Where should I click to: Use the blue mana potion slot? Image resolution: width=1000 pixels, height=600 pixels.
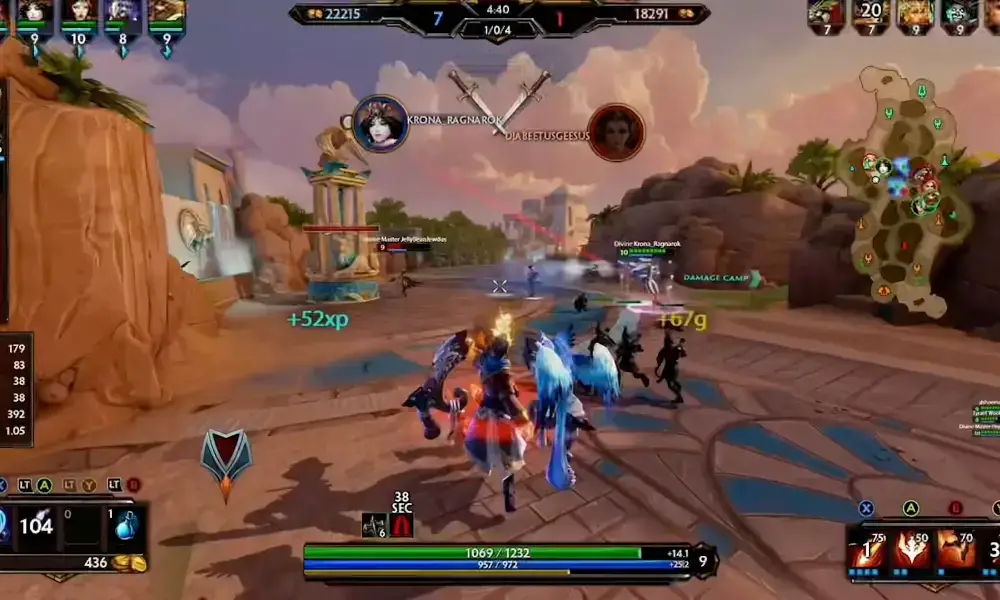[127, 526]
